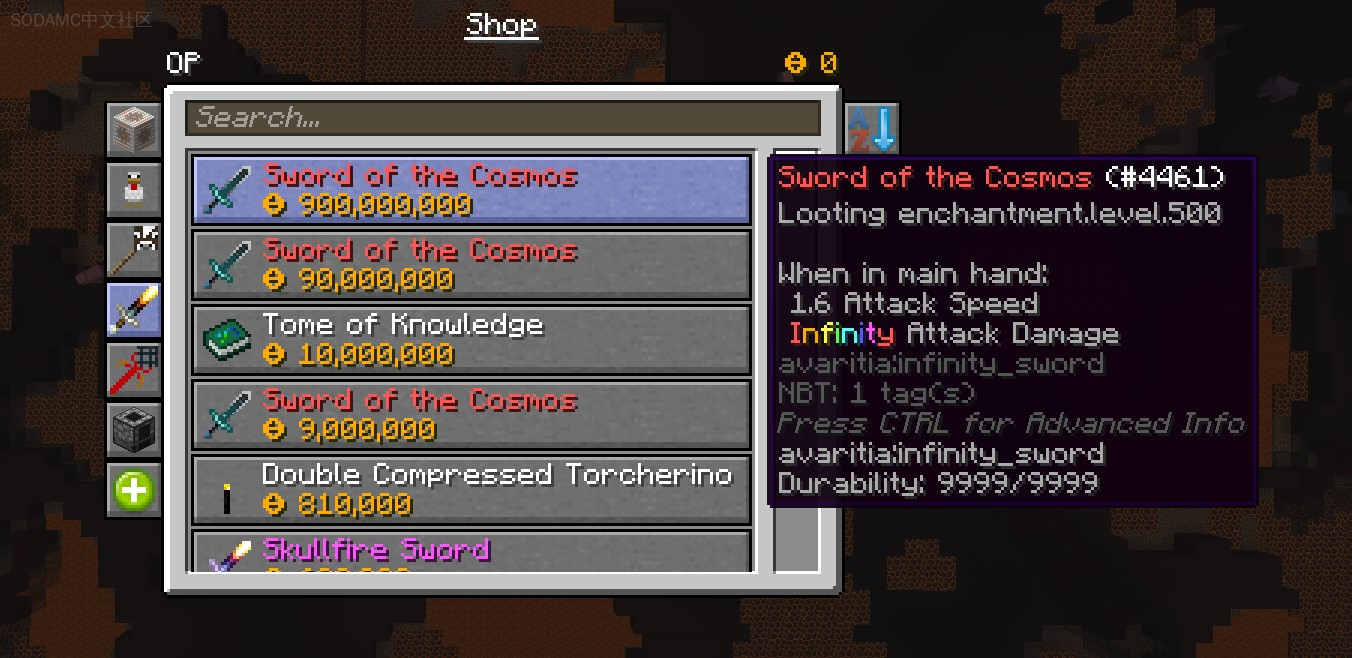
Task: Select the flaming sword shop tab
Action: click(134, 310)
